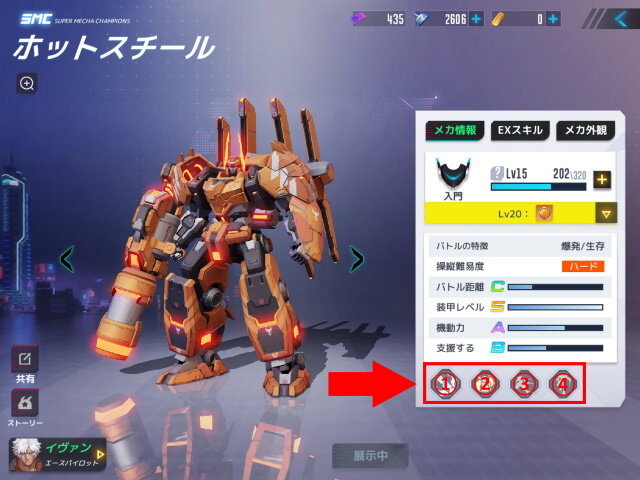The image size is (640, 480).
Task: Open the ストーリー story button
Action: tap(25, 404)
